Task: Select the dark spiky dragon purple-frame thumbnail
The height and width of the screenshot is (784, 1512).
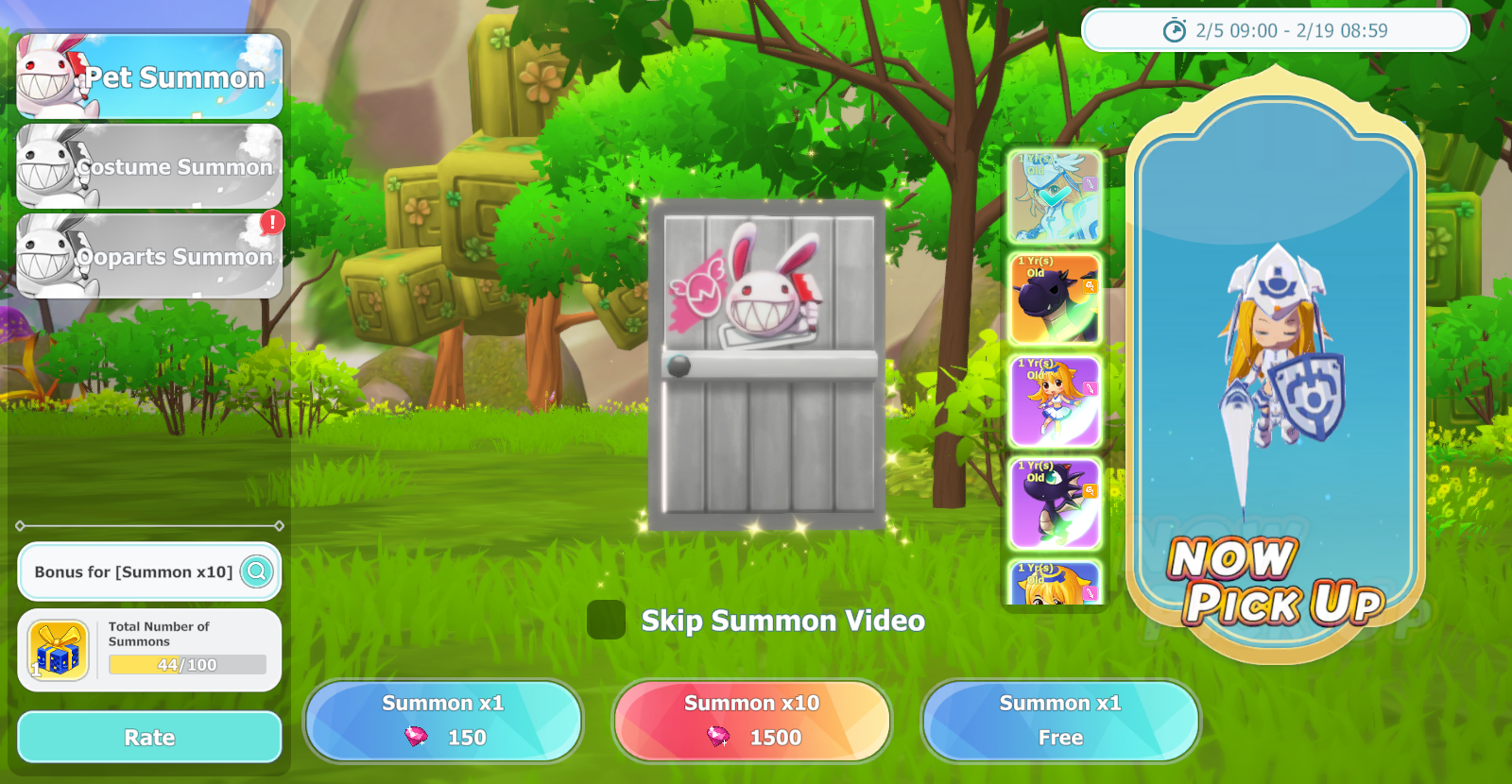Action: pos(1055,503)
